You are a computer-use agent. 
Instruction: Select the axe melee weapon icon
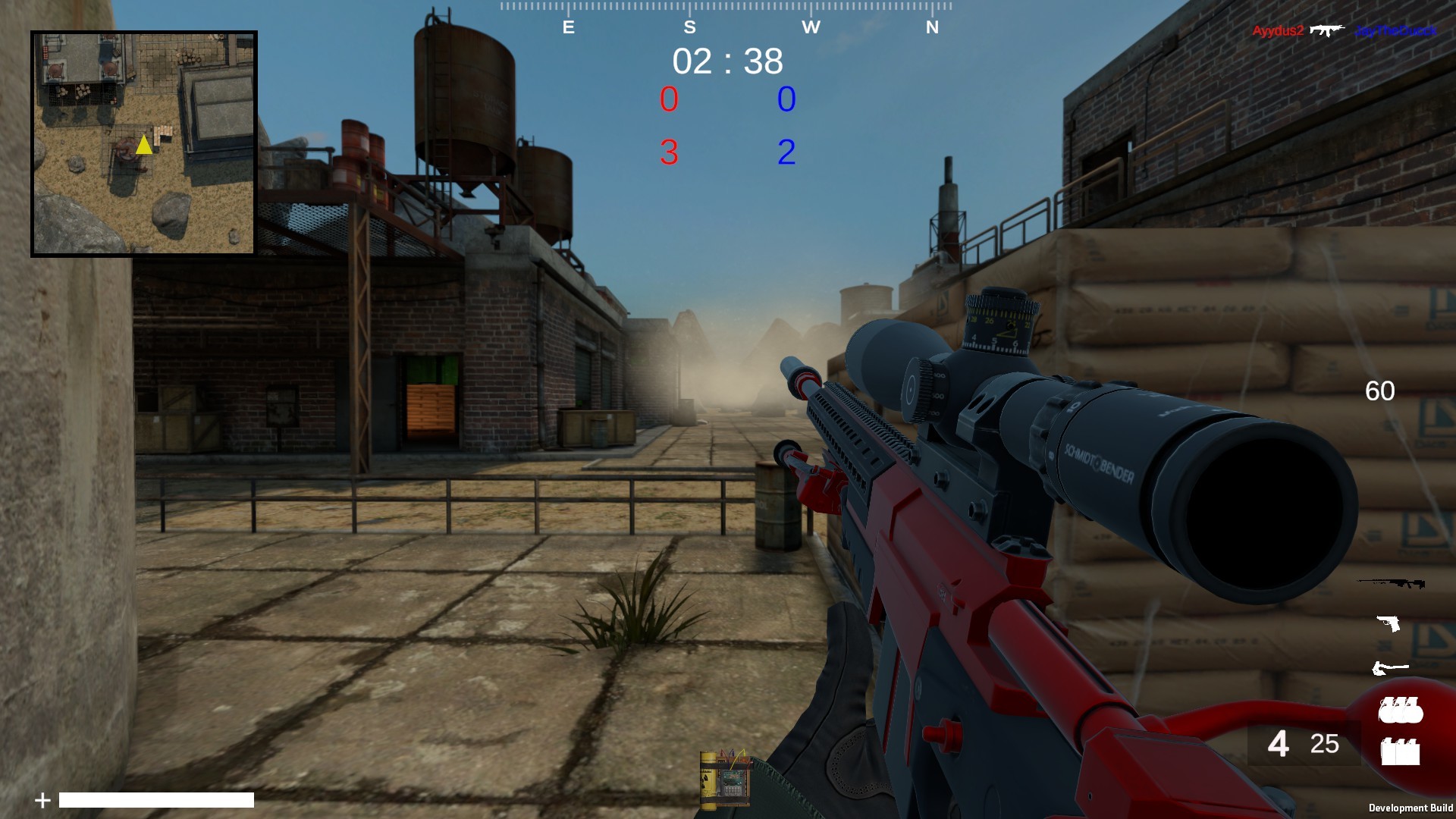point(1390,667)
